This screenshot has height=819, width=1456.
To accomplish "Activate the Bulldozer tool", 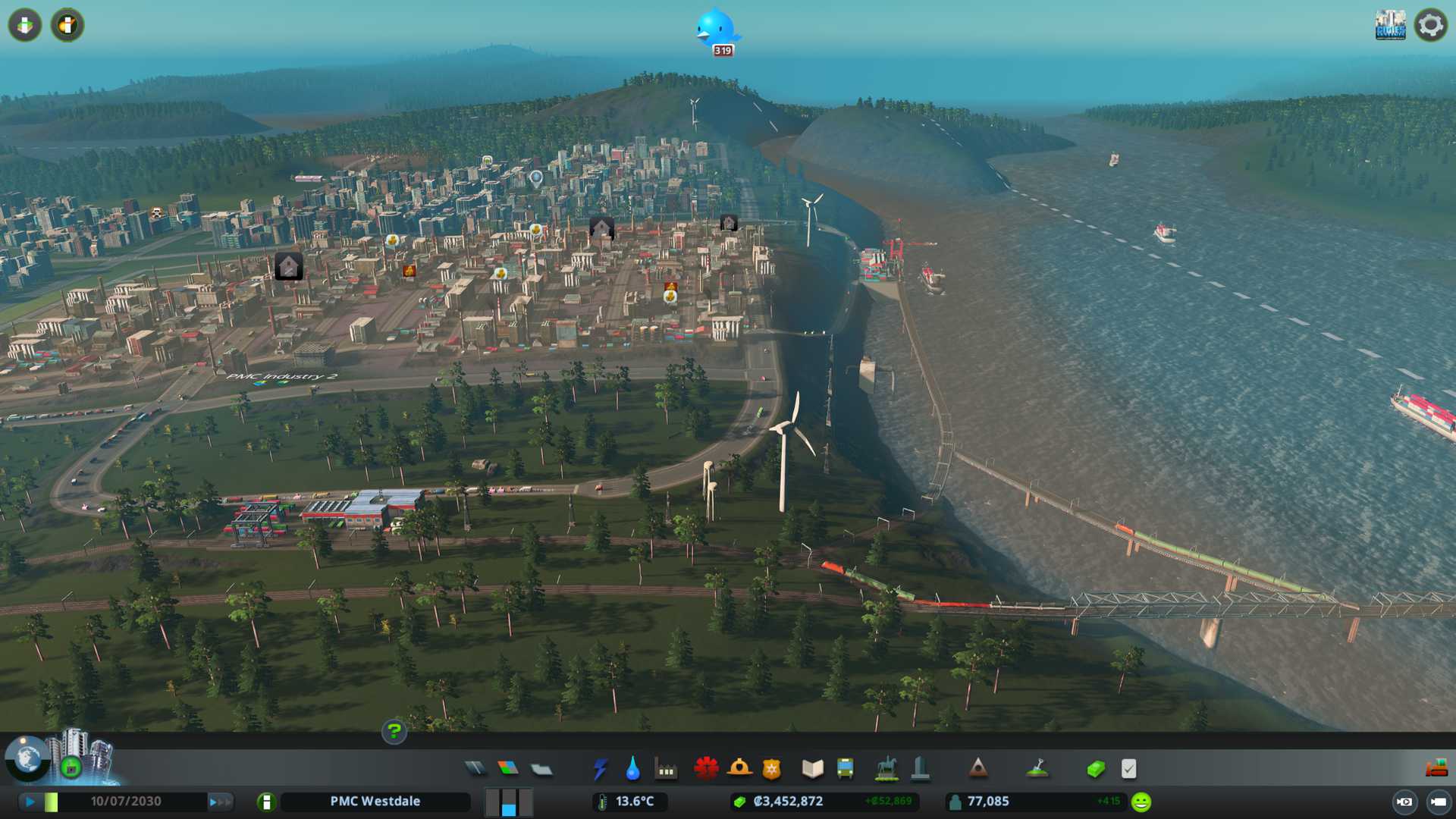I will [x=1436, y=769].
